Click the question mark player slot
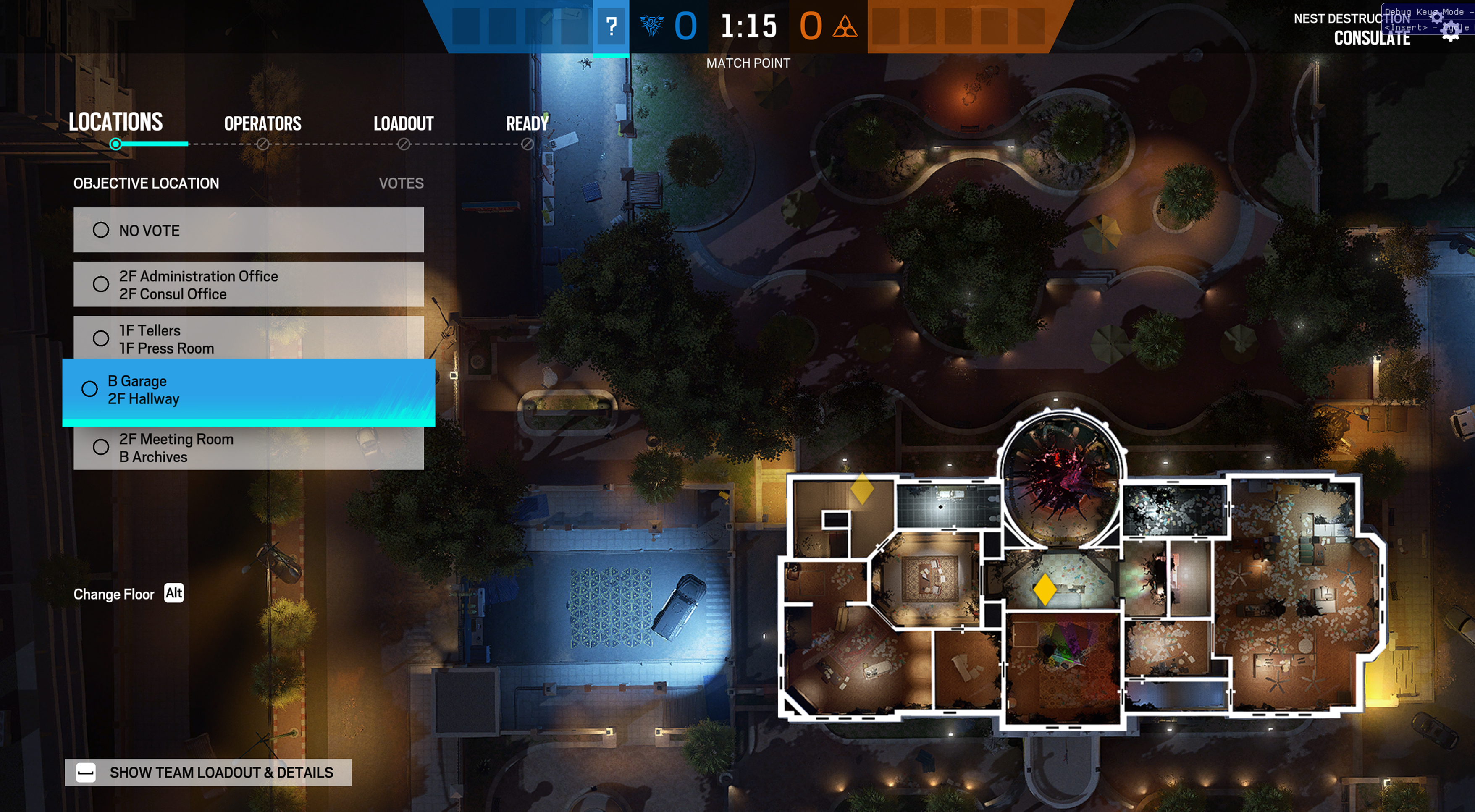Viewport: 1475px width, 812px height. coord(611,26)
